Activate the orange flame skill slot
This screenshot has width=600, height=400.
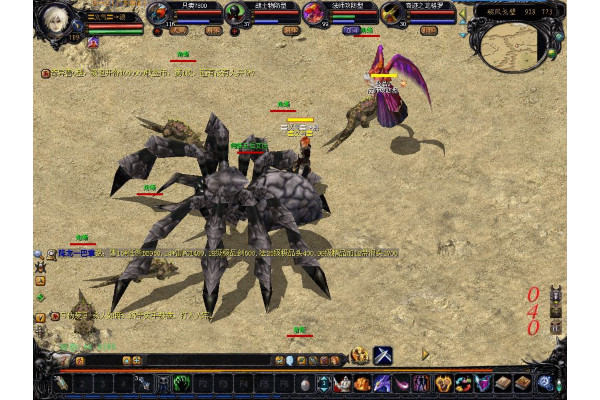tap(363, 383)
